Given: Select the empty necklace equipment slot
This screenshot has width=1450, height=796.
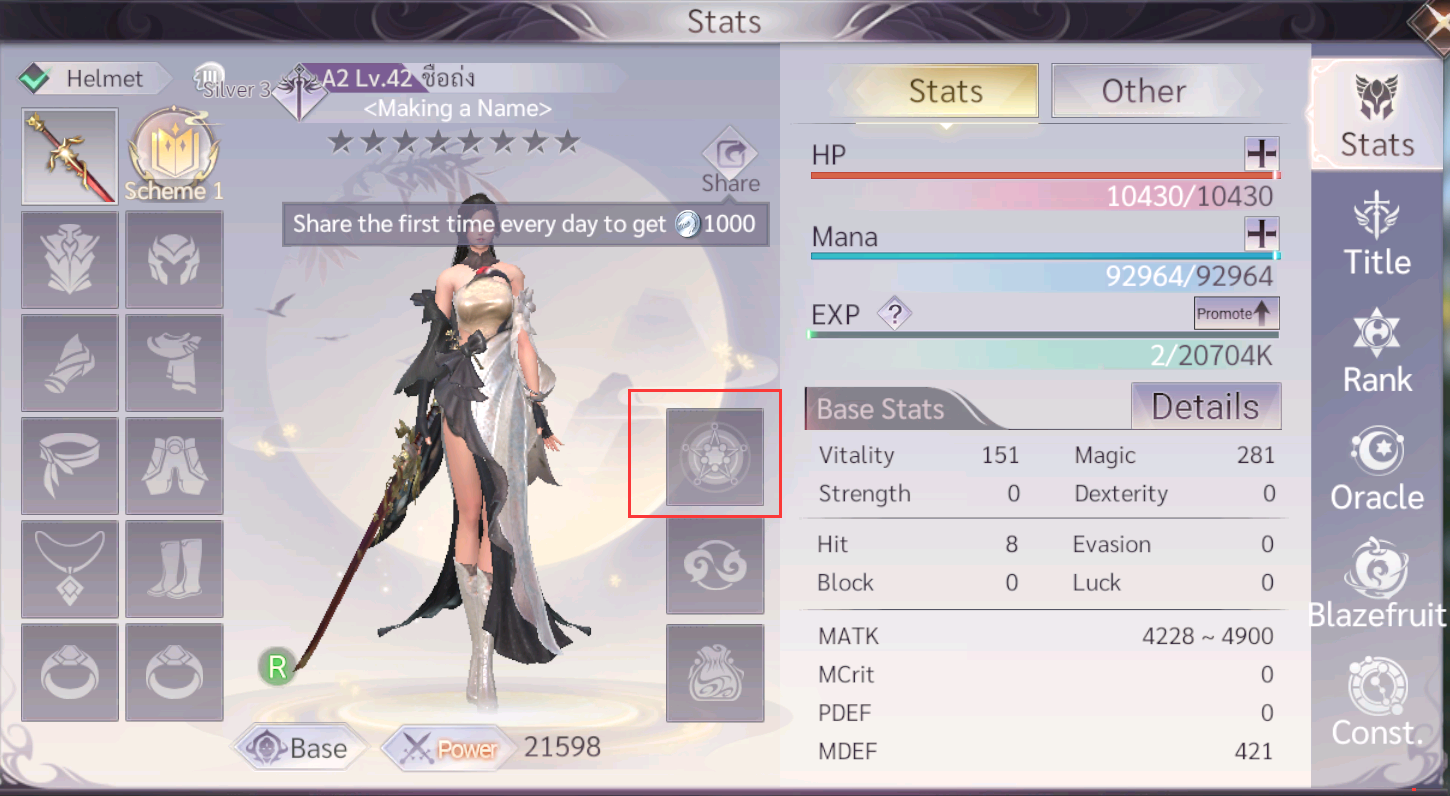Looking at the screenshot, I should tap(70, 569).
